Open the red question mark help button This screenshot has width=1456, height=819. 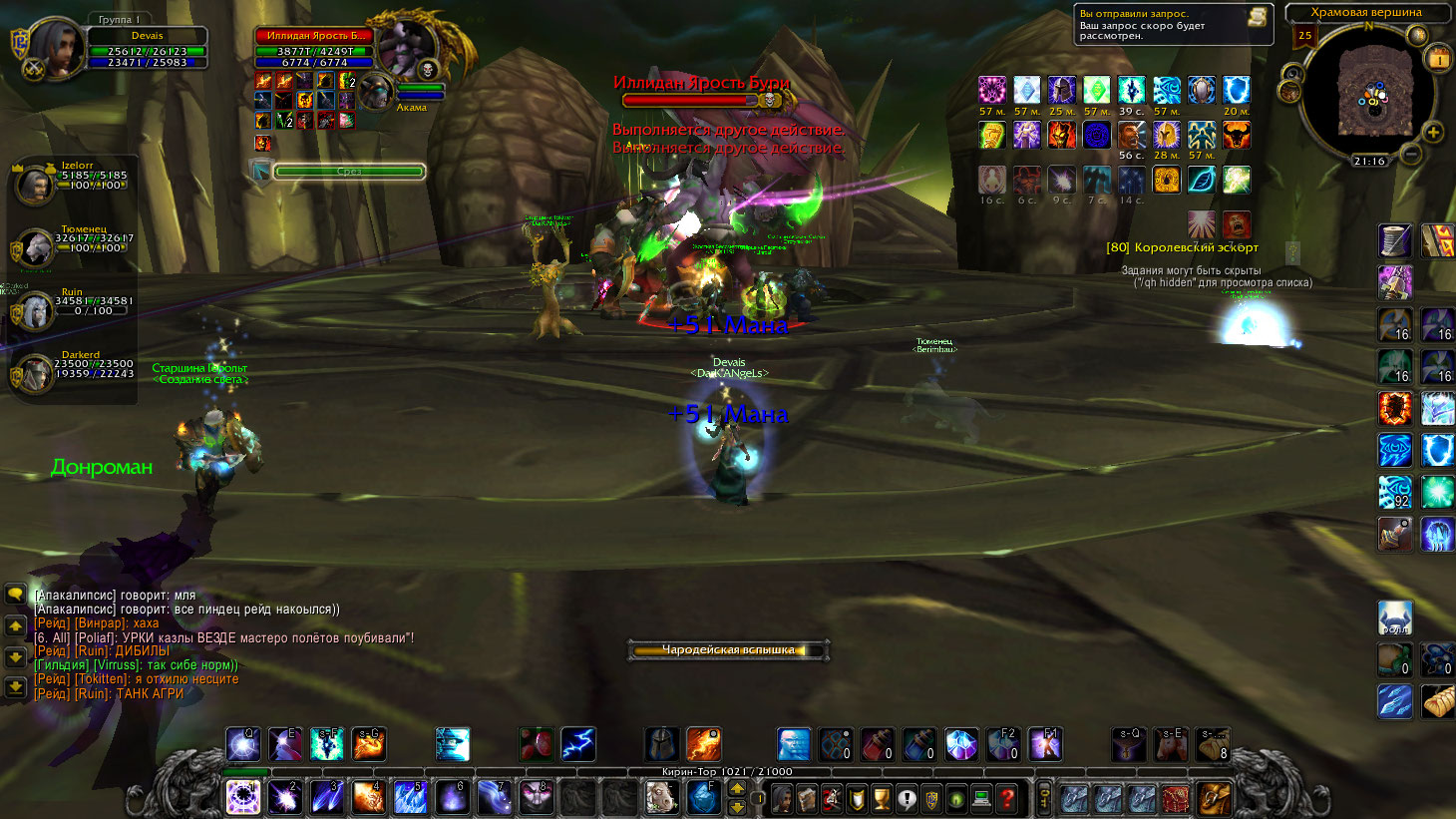[1007, 798]
